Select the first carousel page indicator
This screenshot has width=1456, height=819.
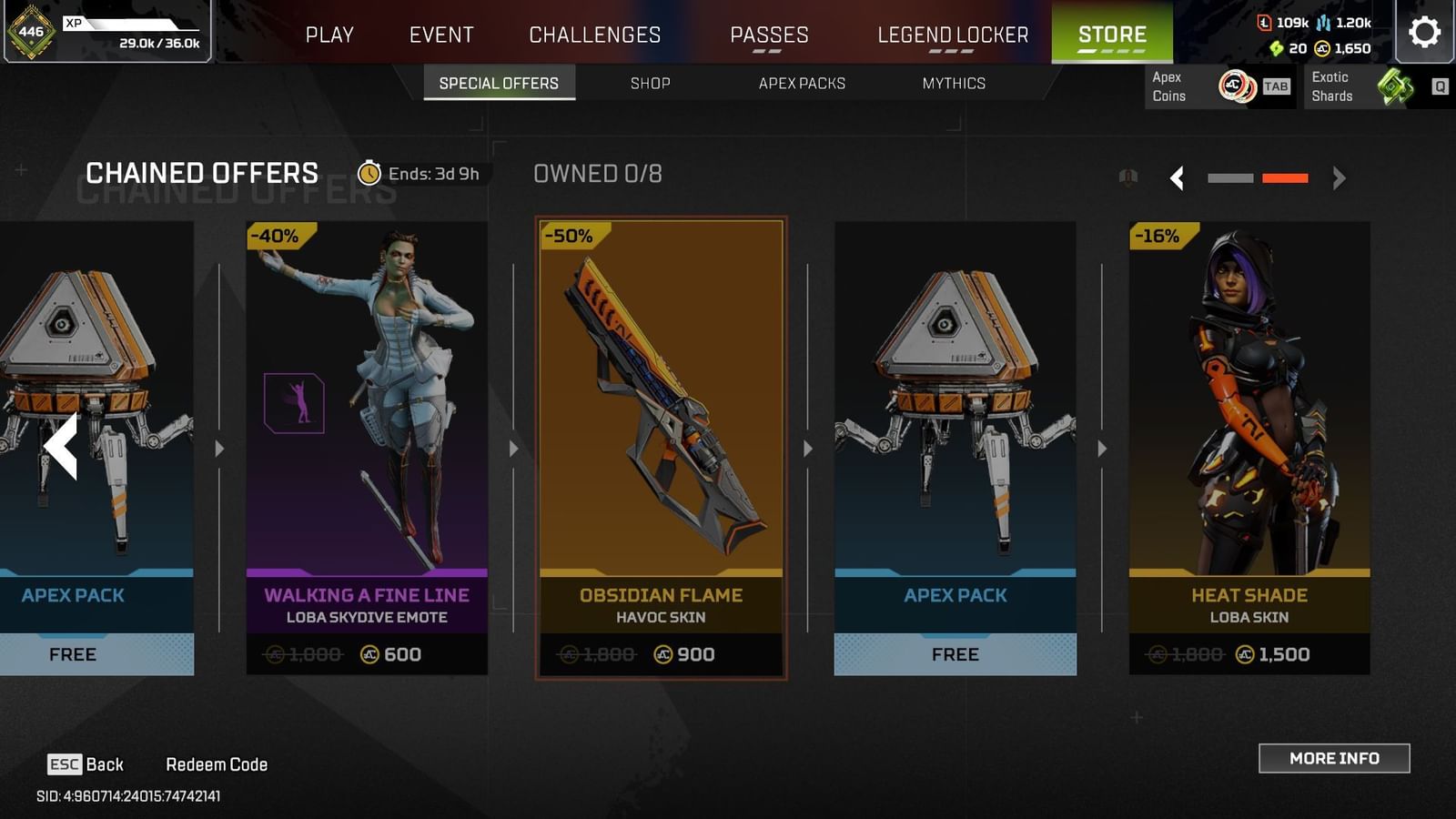pyautogui.click(x=1230, y=178)
